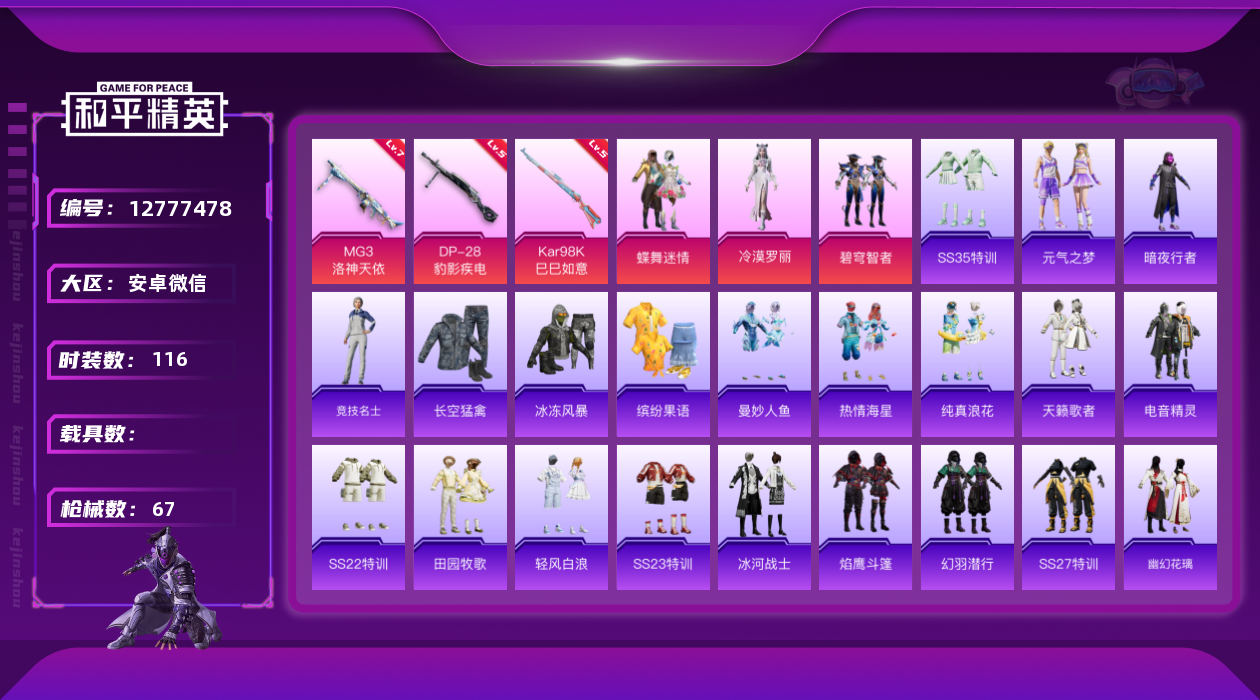Choose the DP-28 豹影疾电 skin card

(460, 210)
